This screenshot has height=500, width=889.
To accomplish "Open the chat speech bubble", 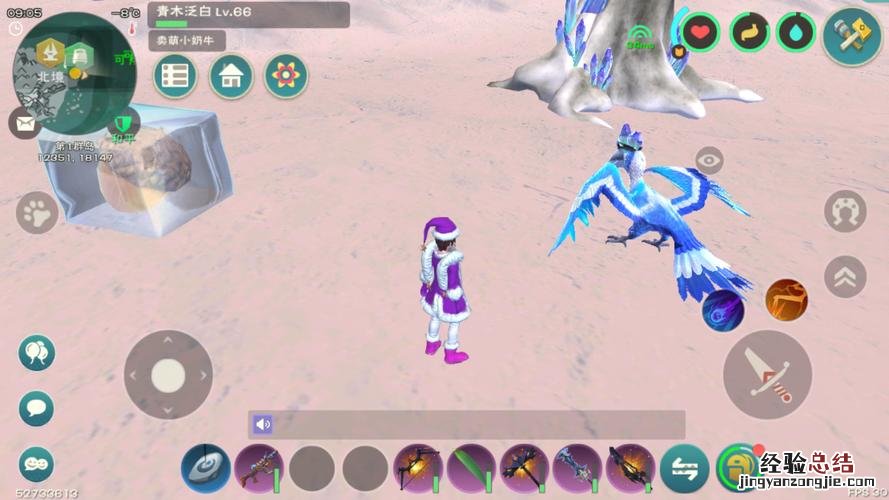I will pyautogui.click(x=37, y=408).
